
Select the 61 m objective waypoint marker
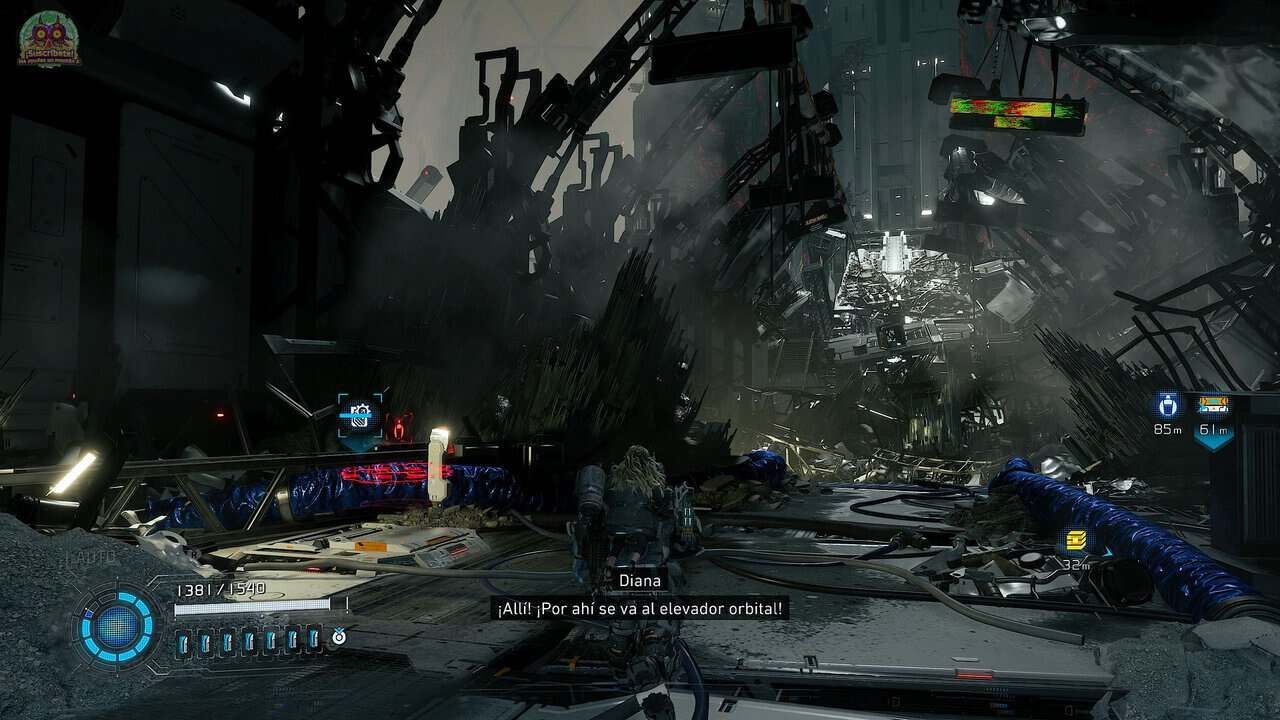coord(1213,406)
